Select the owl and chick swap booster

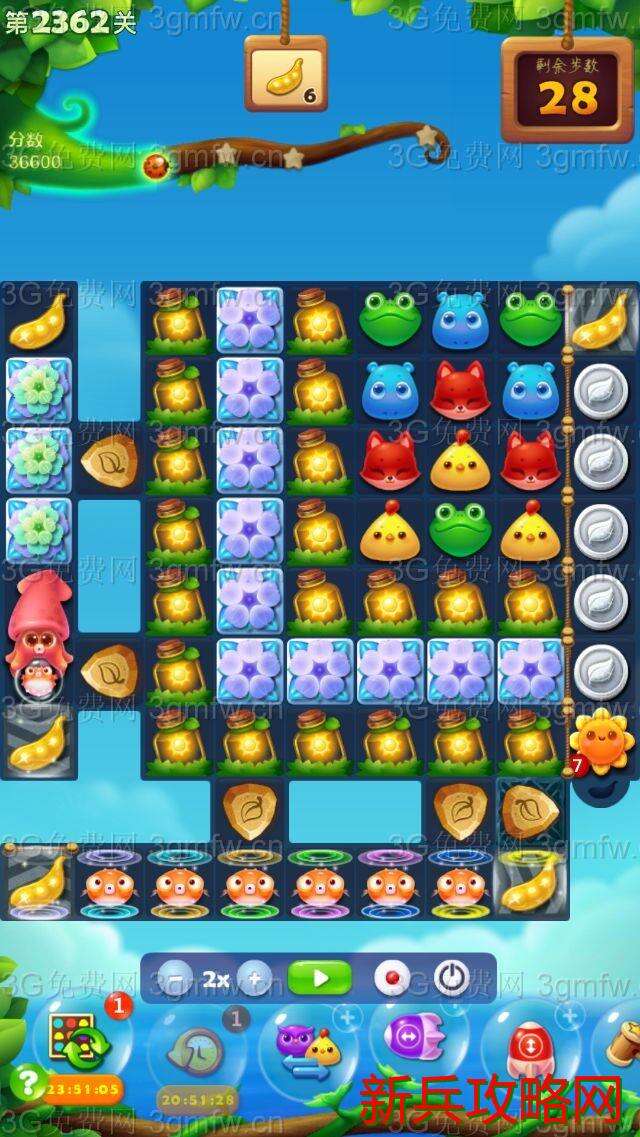(x=308, y=1046)
